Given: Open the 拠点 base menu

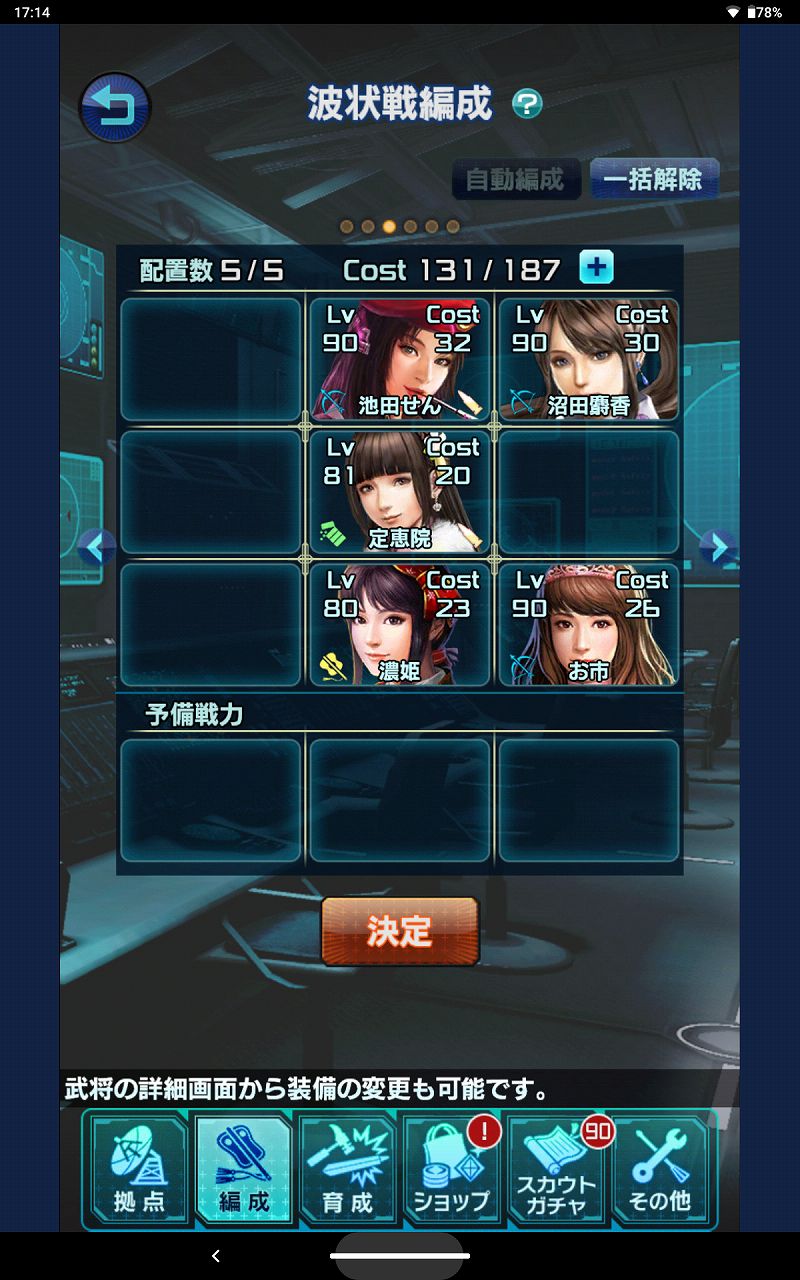Looking at the screenshot, I should 140,1169.
